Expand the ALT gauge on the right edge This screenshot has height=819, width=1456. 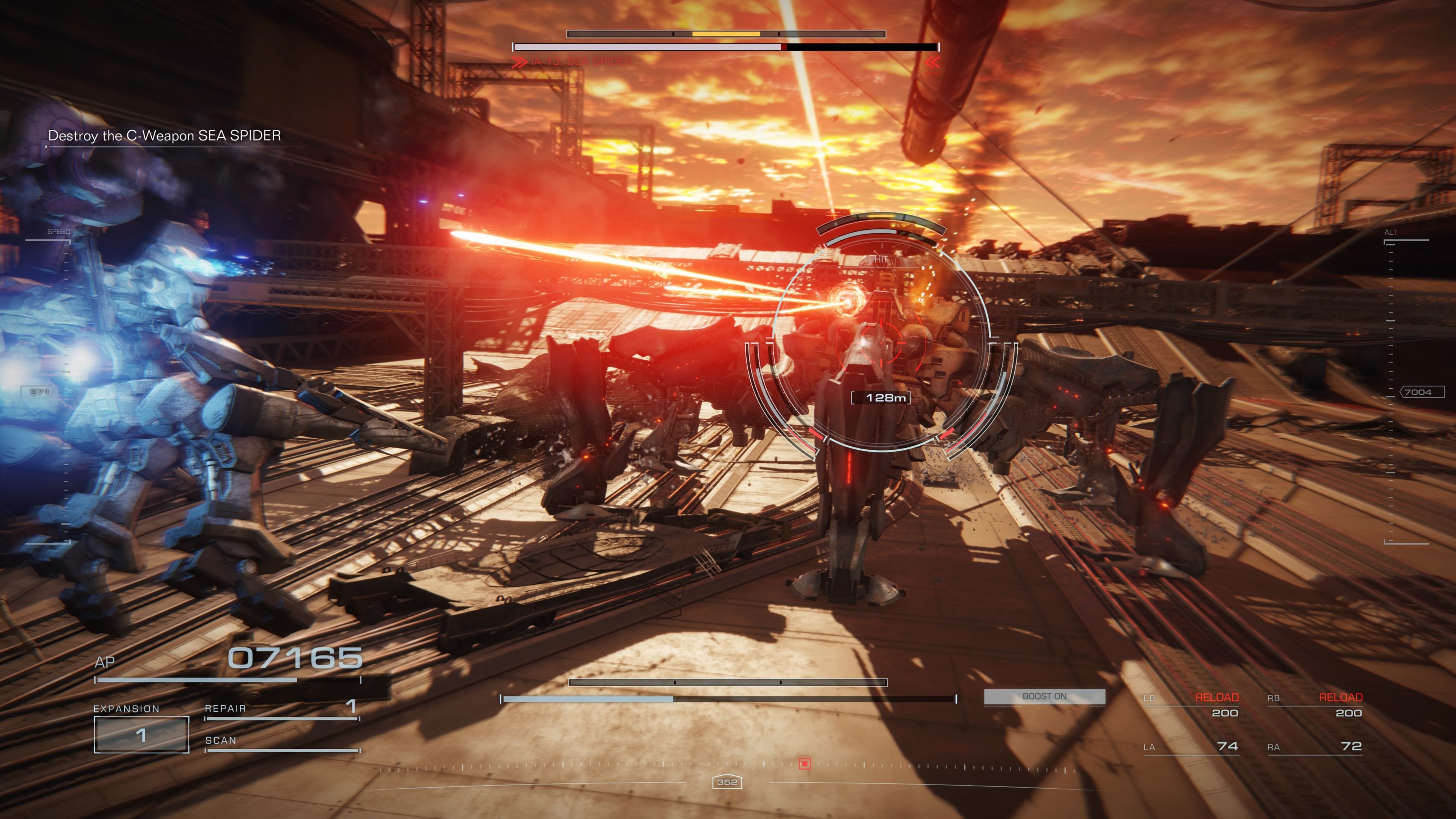(x=1392, y=232)
